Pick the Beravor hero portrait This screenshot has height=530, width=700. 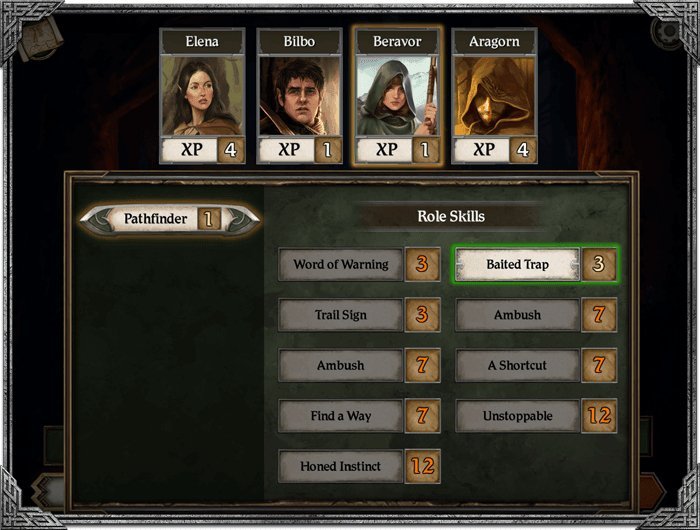397,96
